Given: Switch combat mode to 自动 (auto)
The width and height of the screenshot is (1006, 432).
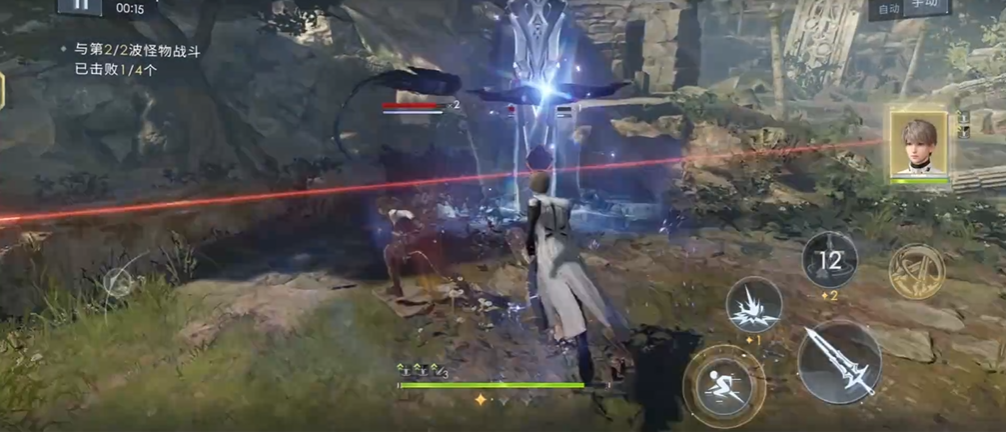Looking at the screenshot, I should (887, 7).
